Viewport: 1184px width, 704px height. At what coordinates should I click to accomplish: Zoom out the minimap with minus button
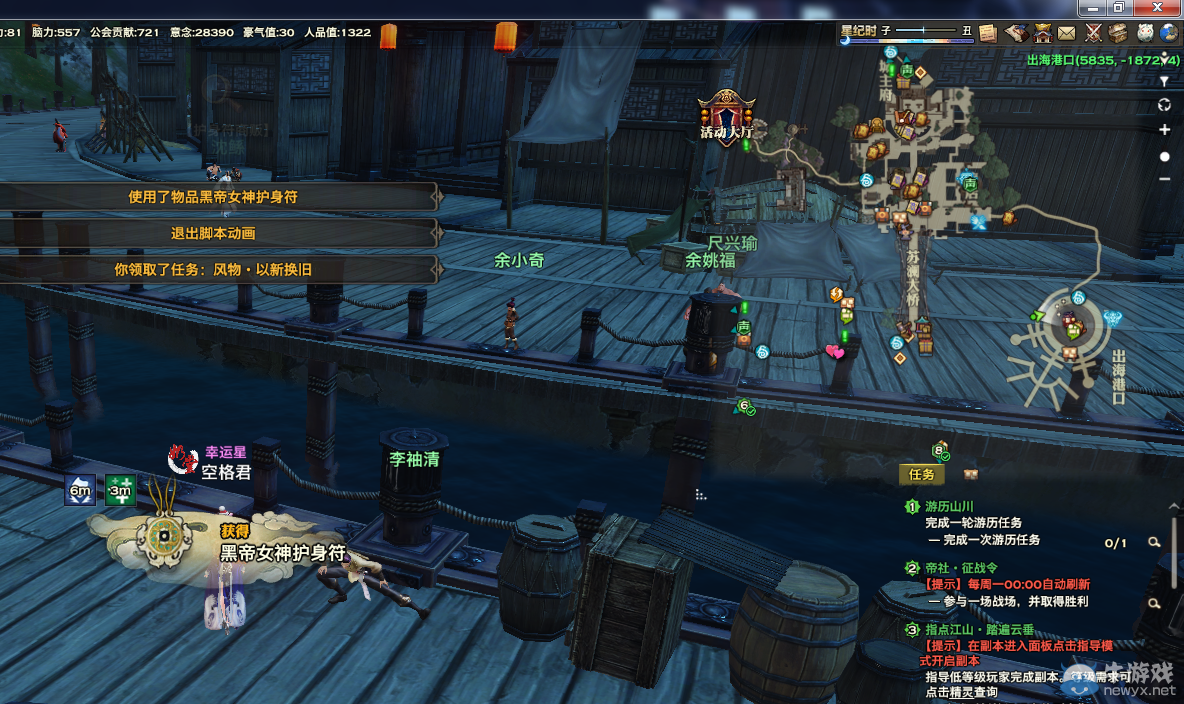coord(1164,179)
